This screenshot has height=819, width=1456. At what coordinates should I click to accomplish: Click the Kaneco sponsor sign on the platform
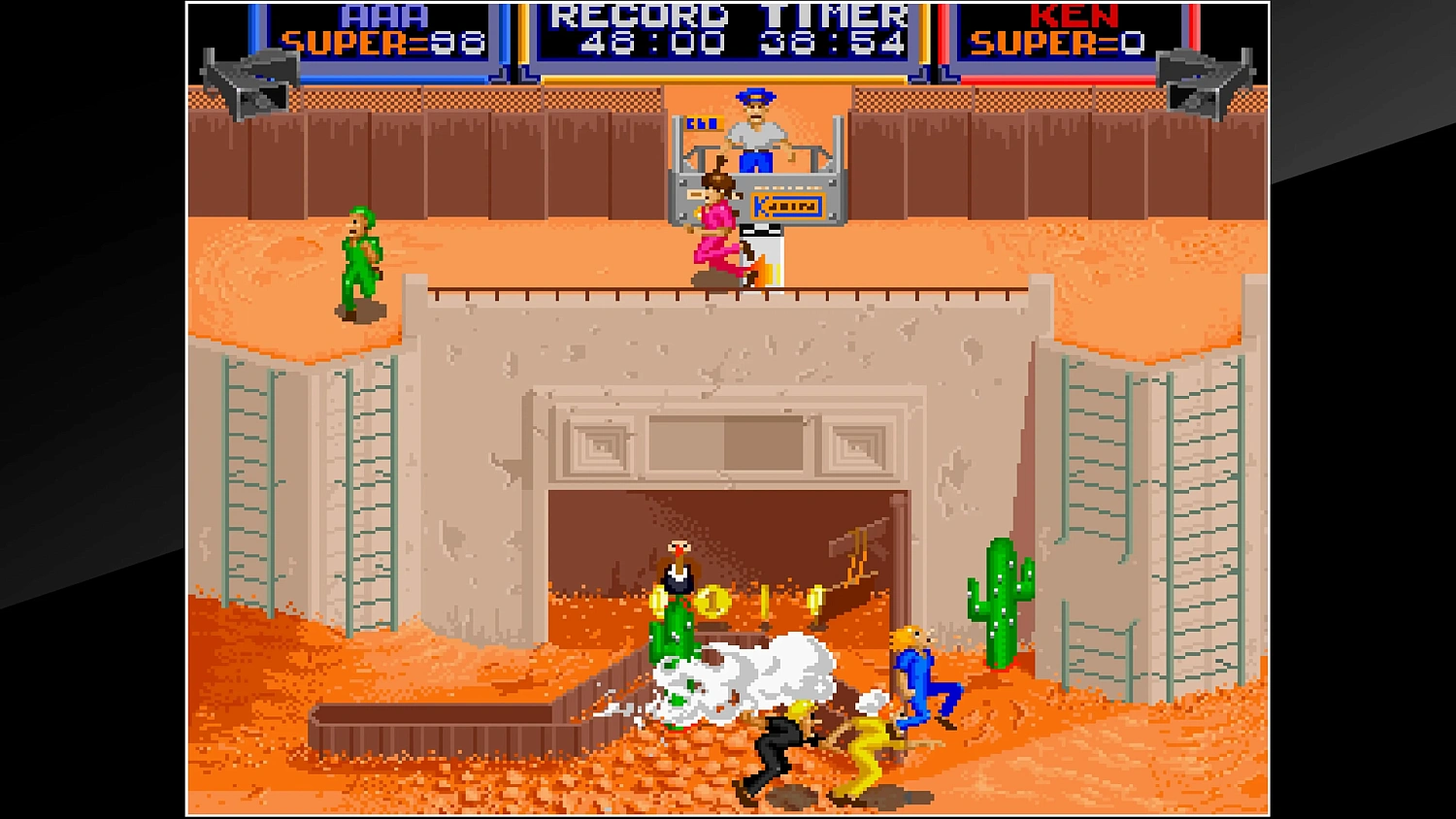coord(786,205)
